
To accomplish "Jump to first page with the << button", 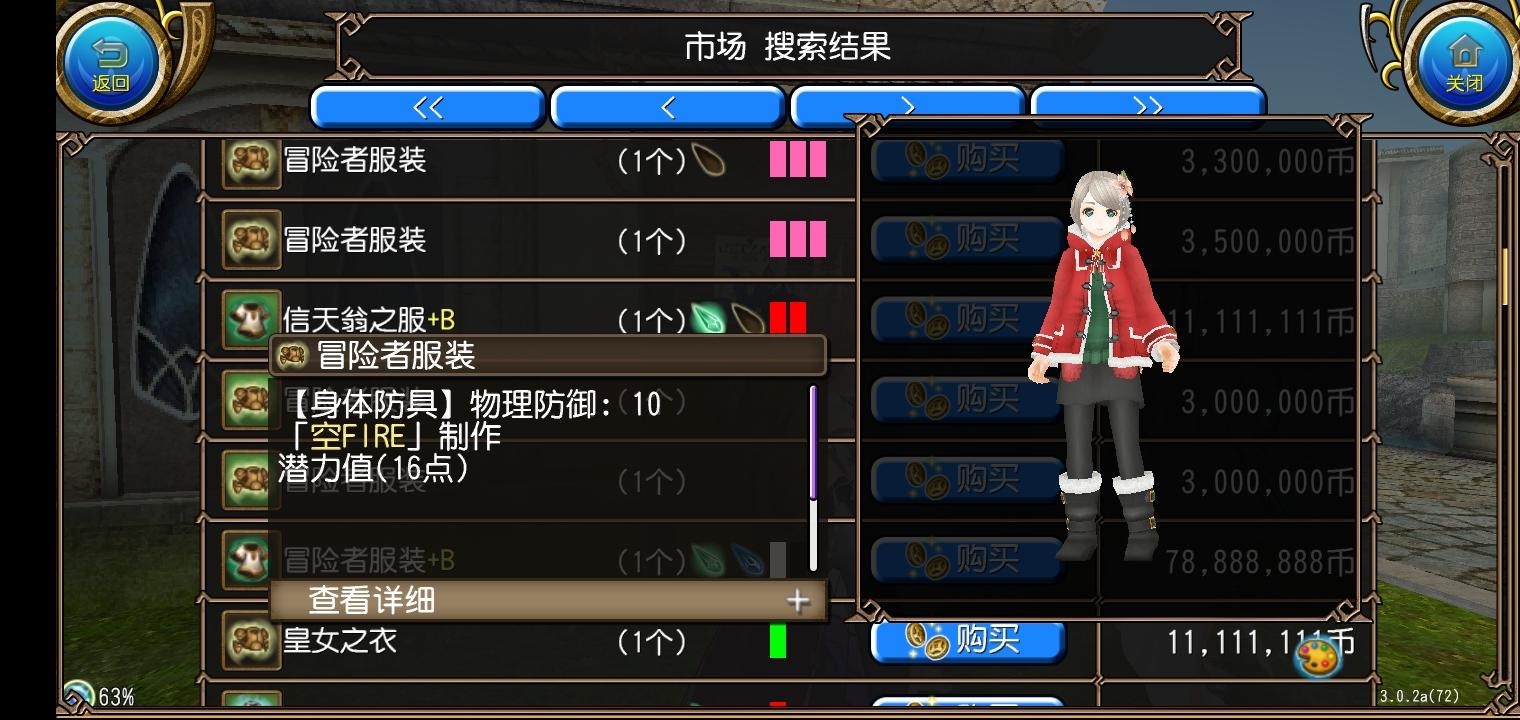I will [x=428, y=107].
